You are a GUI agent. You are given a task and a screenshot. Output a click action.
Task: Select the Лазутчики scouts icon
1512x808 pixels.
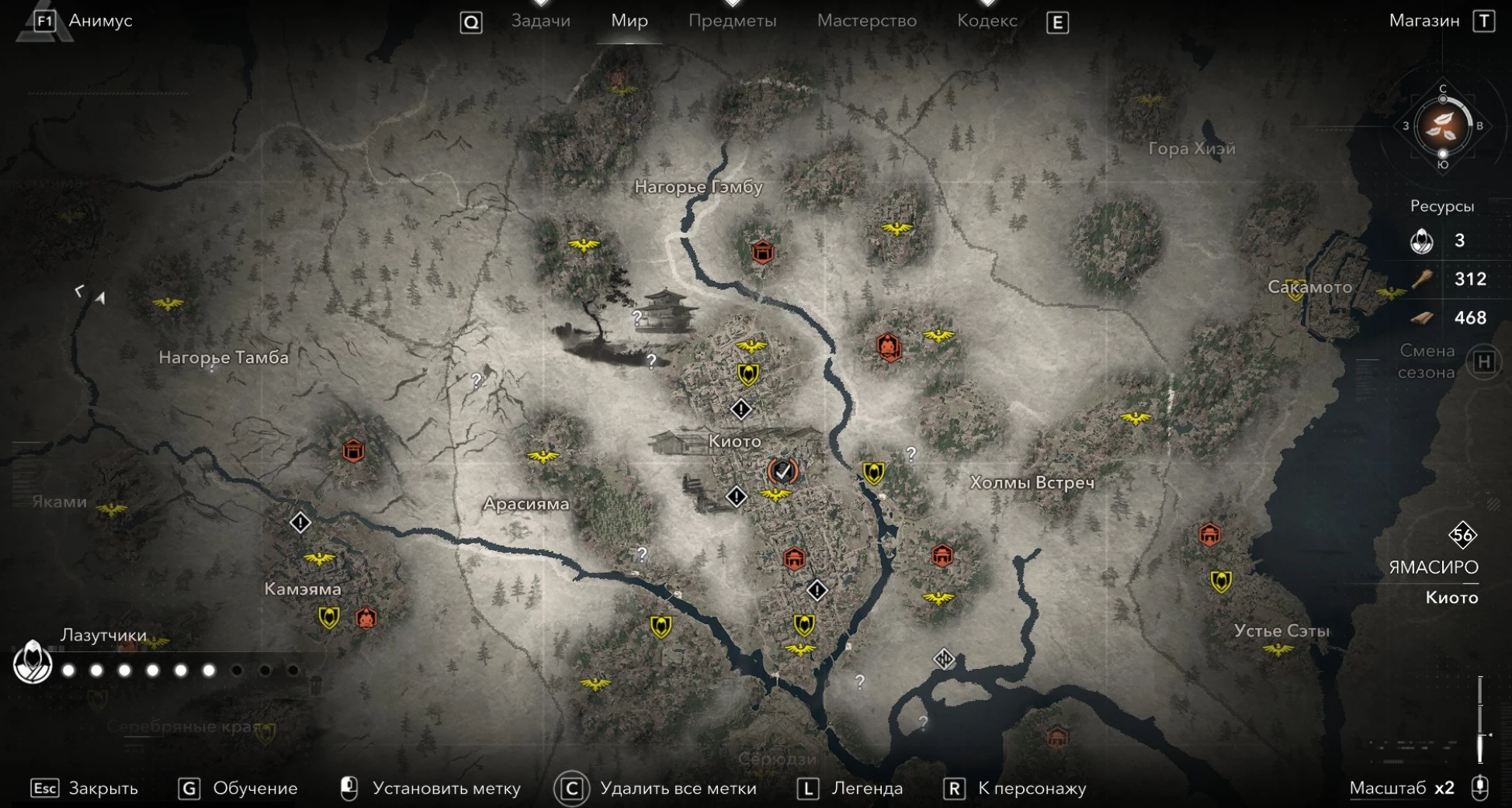[x=33, y=663]
